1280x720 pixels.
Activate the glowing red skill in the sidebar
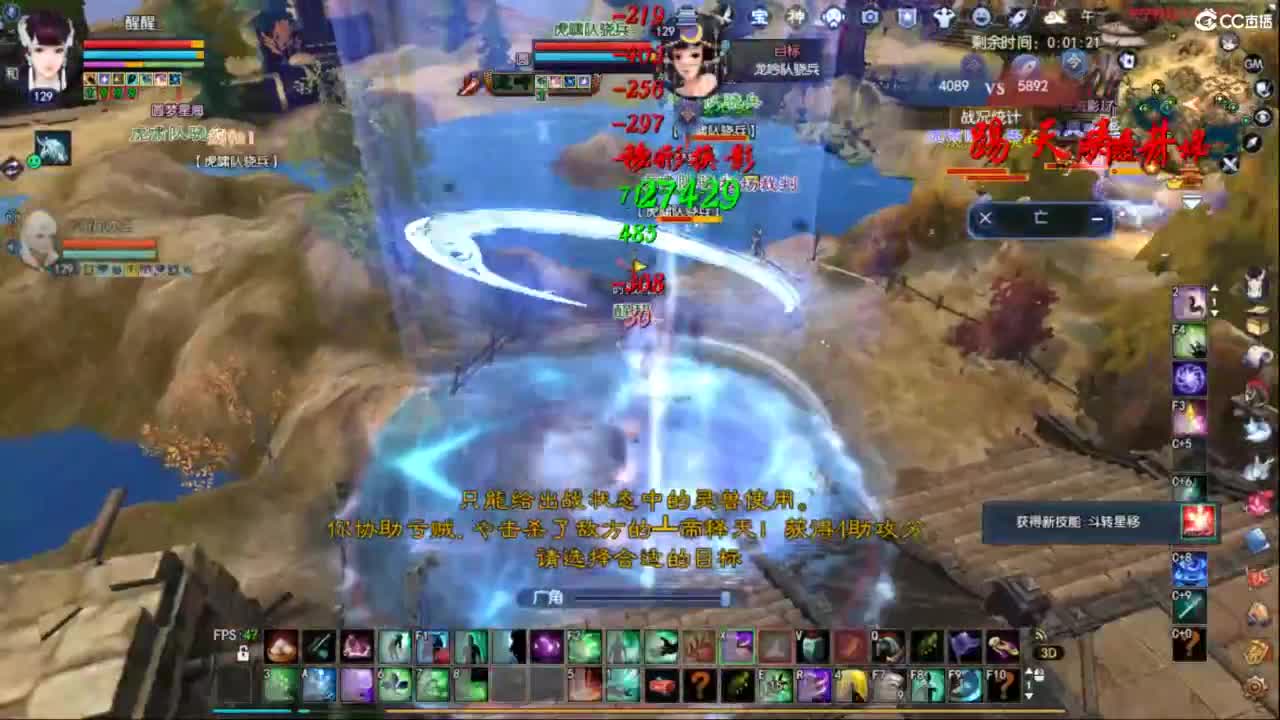click(1197, 518)
